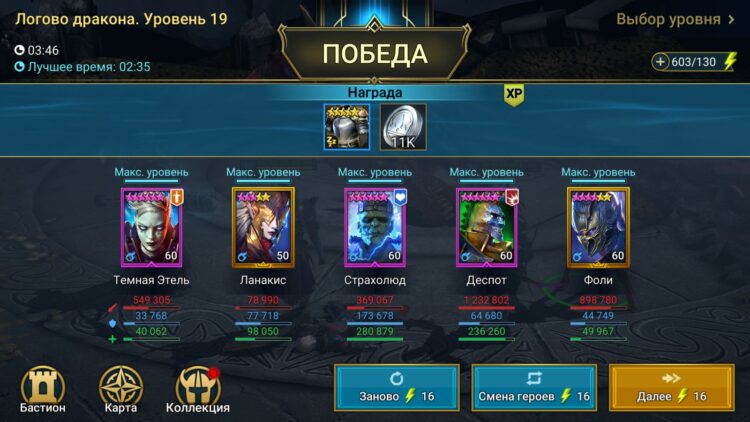Screen dimensions: 750x422
Task: Select the Ланакис hero portrait
Action: 263,227
